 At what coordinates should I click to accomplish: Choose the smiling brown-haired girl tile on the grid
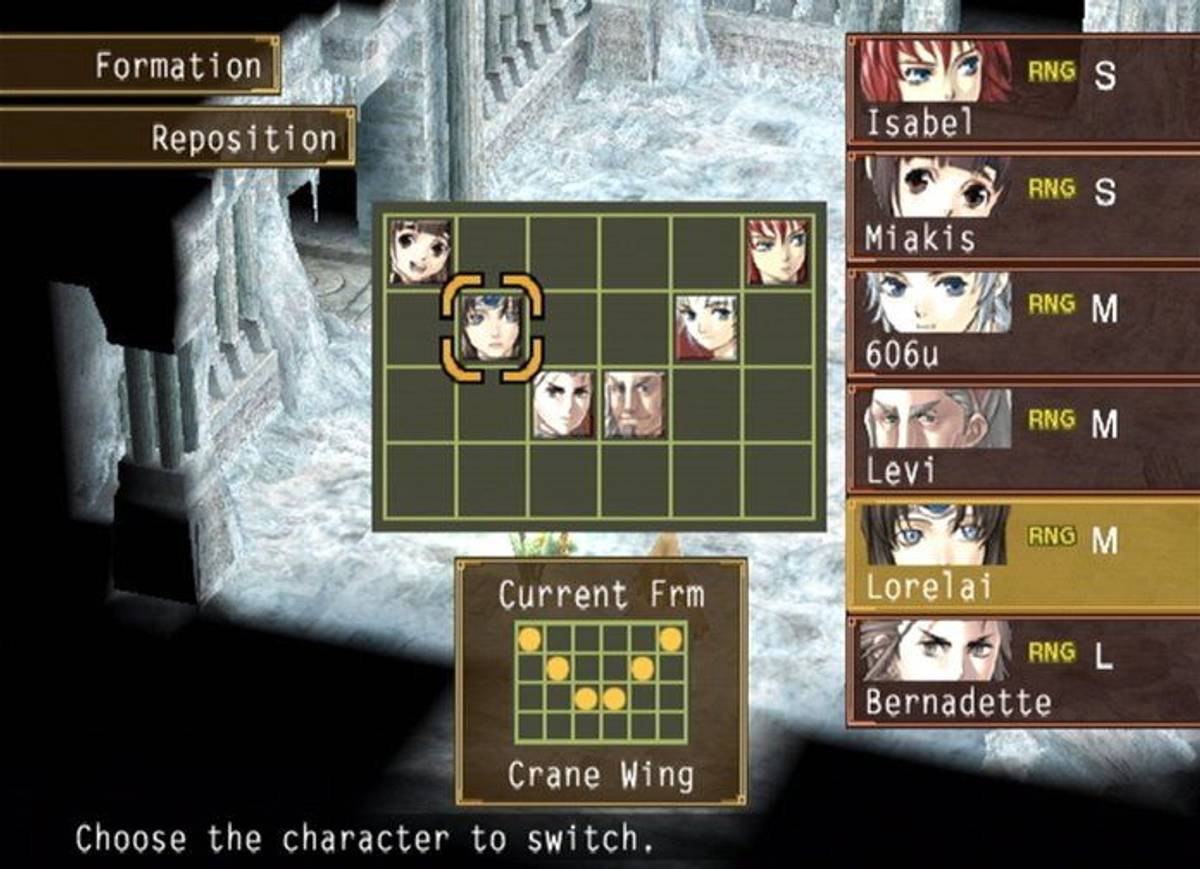coord(420,252)
